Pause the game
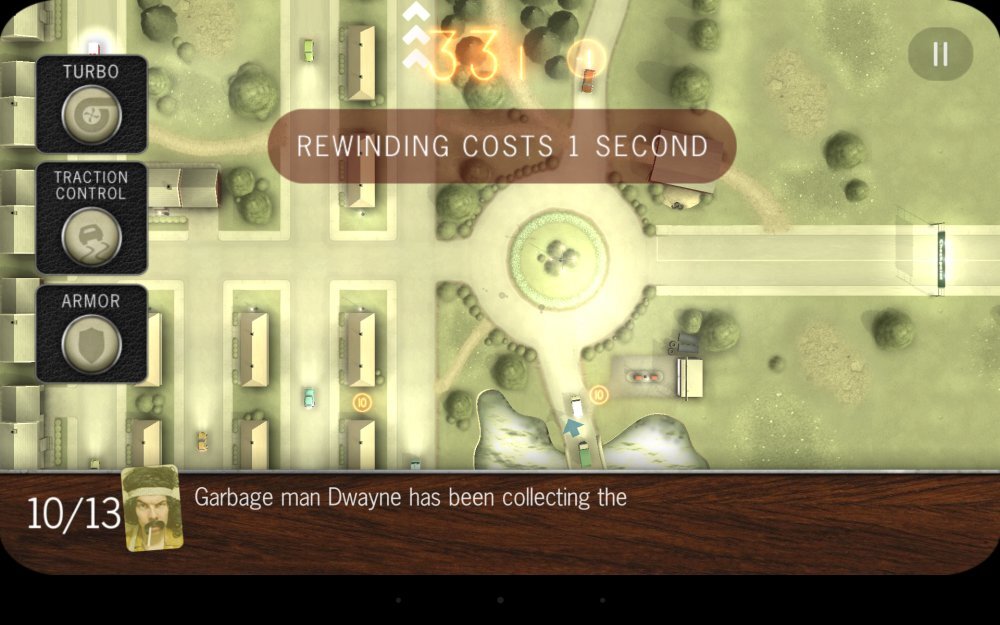This screenshot has width=1000, height=625. click(940, 54)
